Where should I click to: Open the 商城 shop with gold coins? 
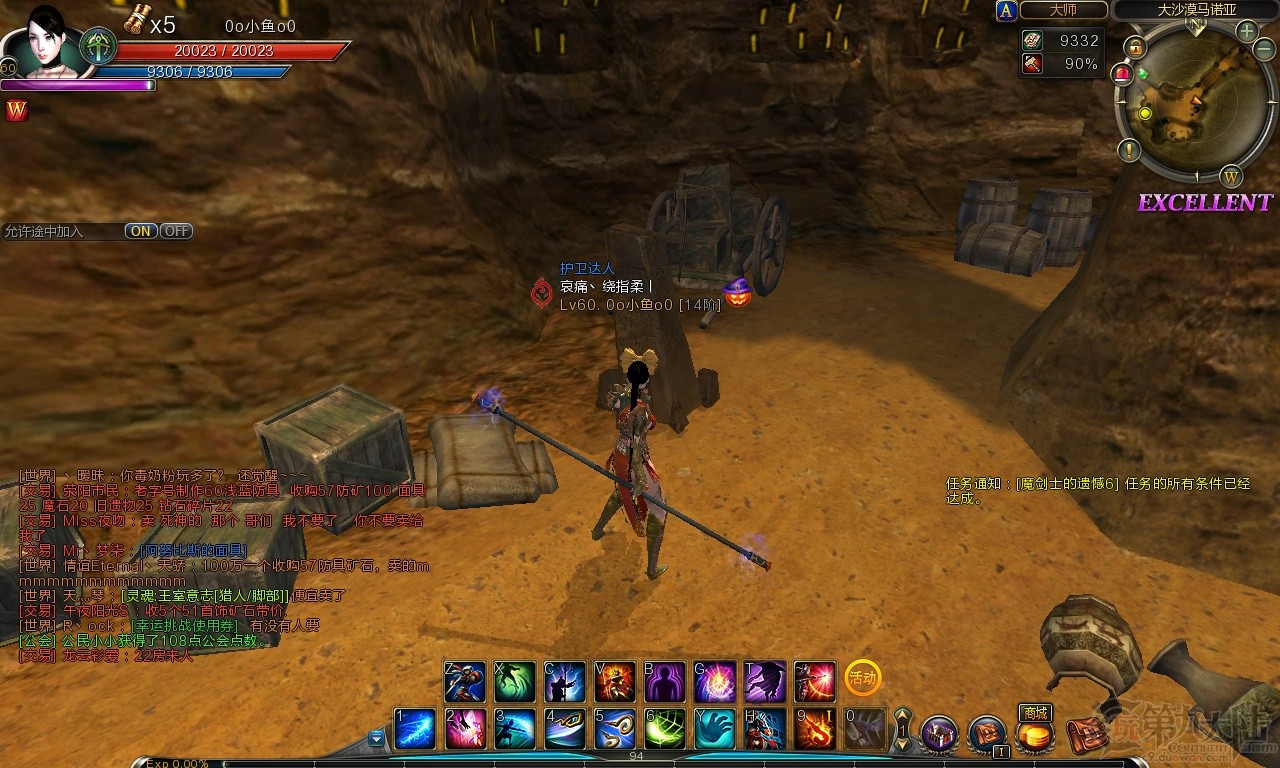[x=1035, y=736]
